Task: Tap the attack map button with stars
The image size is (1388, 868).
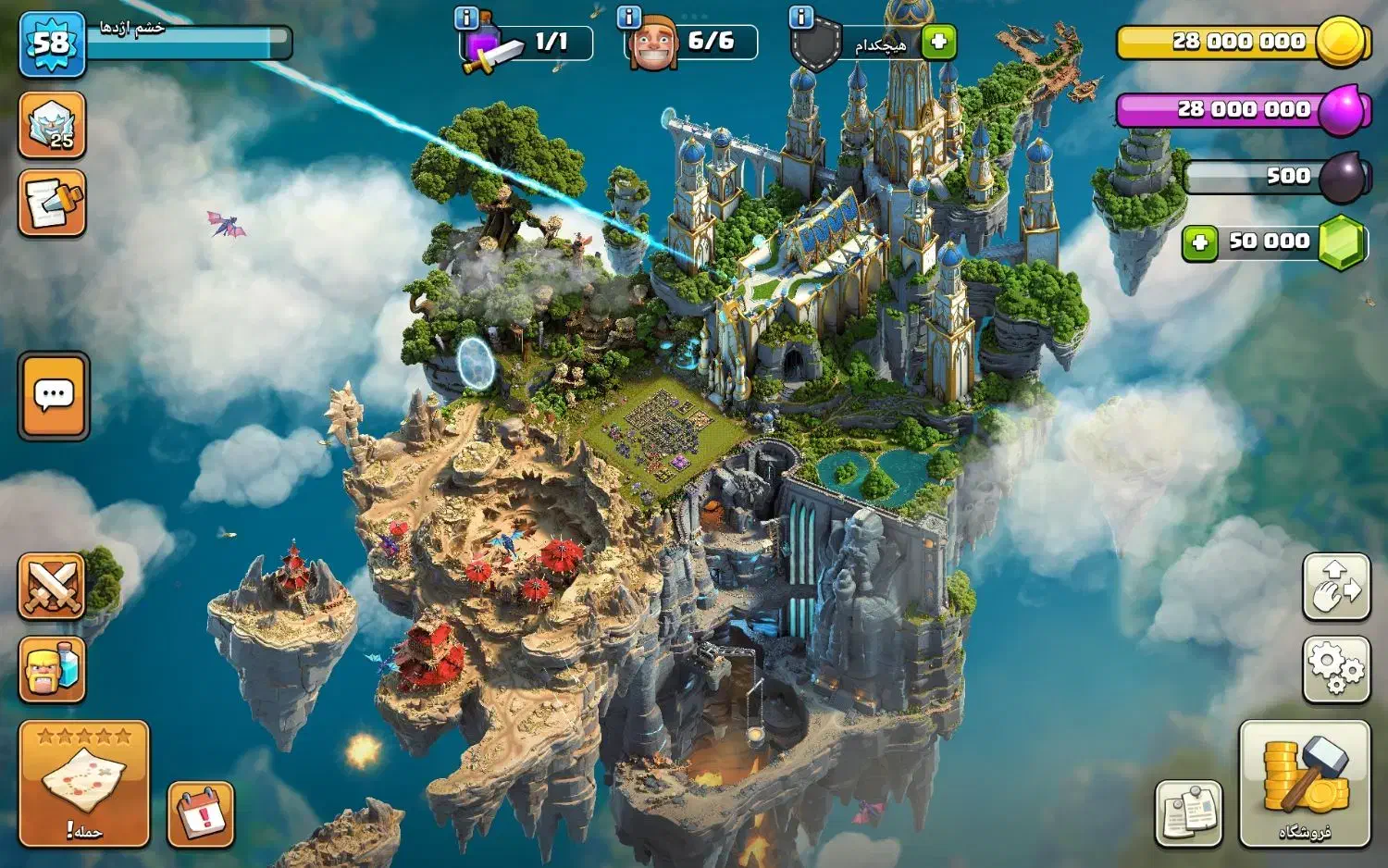Action: pos(84,784)
